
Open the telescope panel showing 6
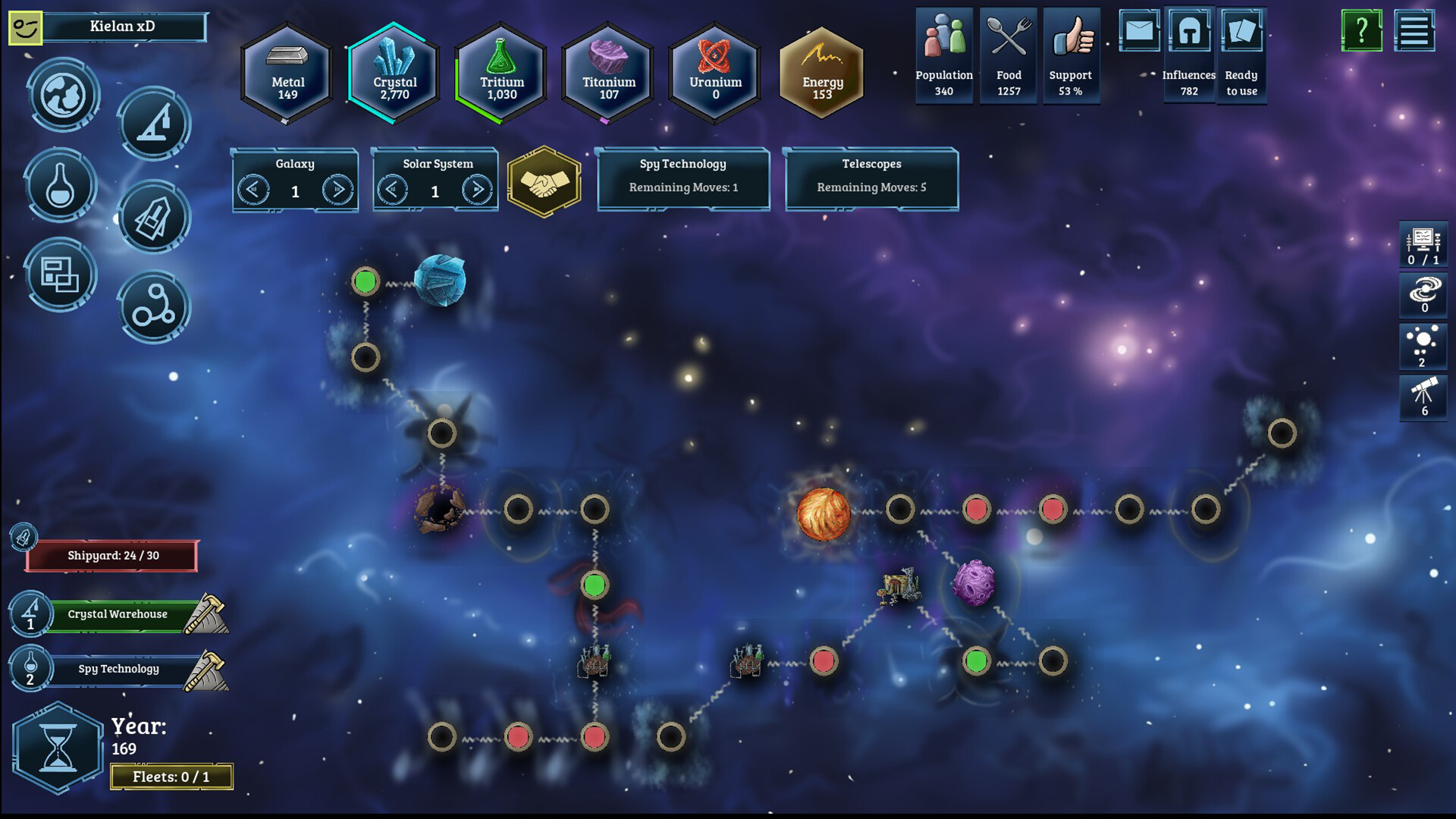[1423, 397]
